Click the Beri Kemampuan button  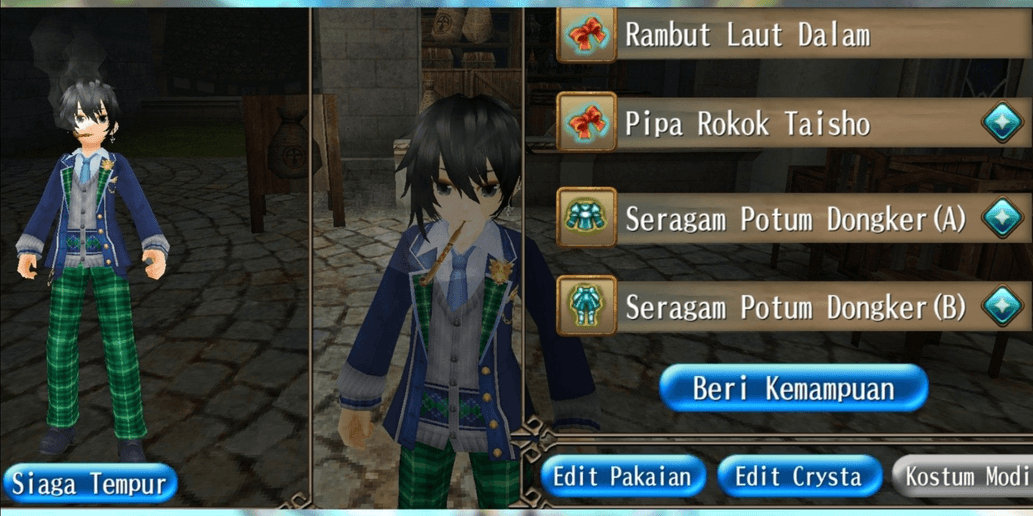(794, 388)
